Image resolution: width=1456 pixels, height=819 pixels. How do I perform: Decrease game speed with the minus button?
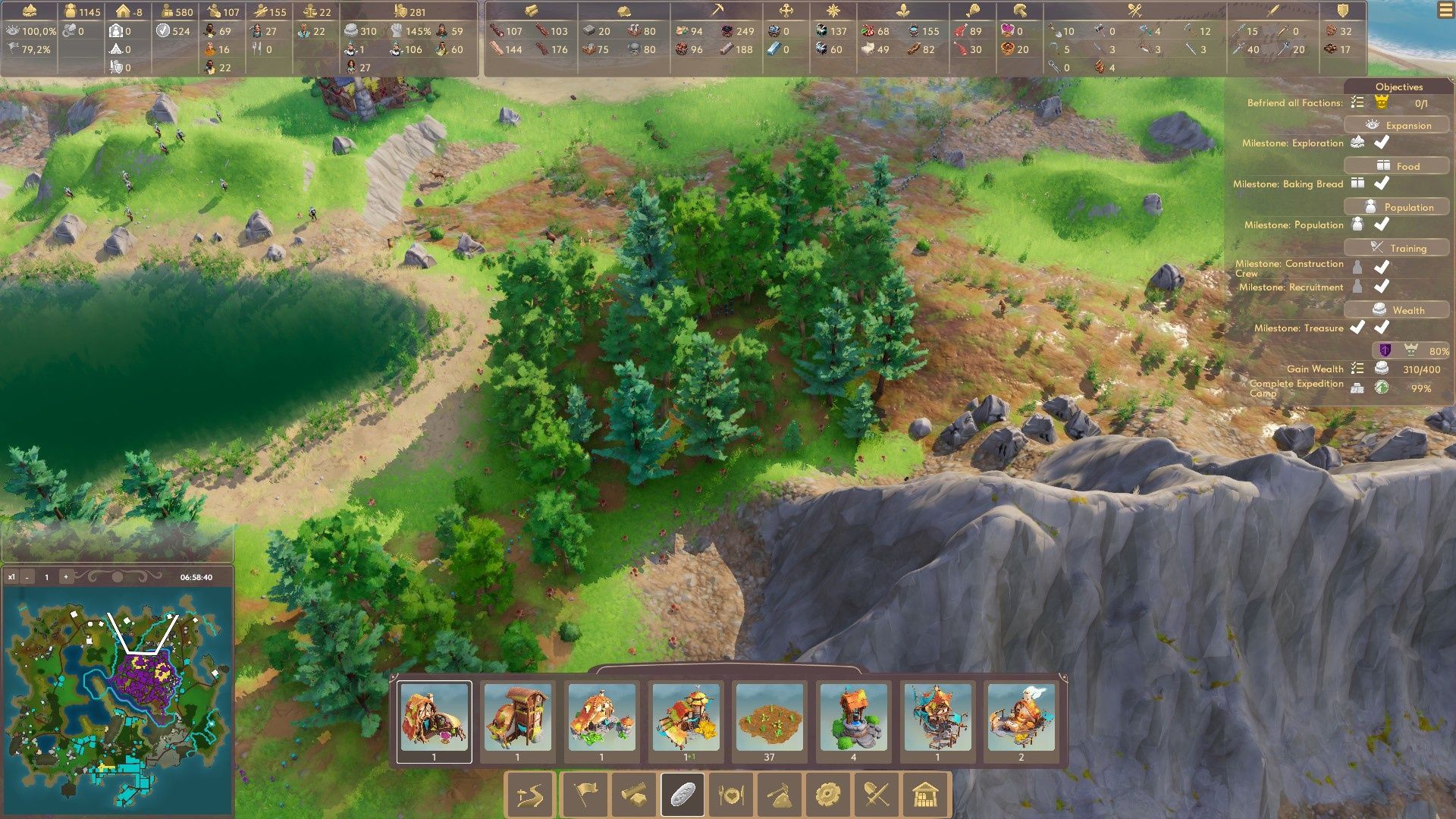27,577
